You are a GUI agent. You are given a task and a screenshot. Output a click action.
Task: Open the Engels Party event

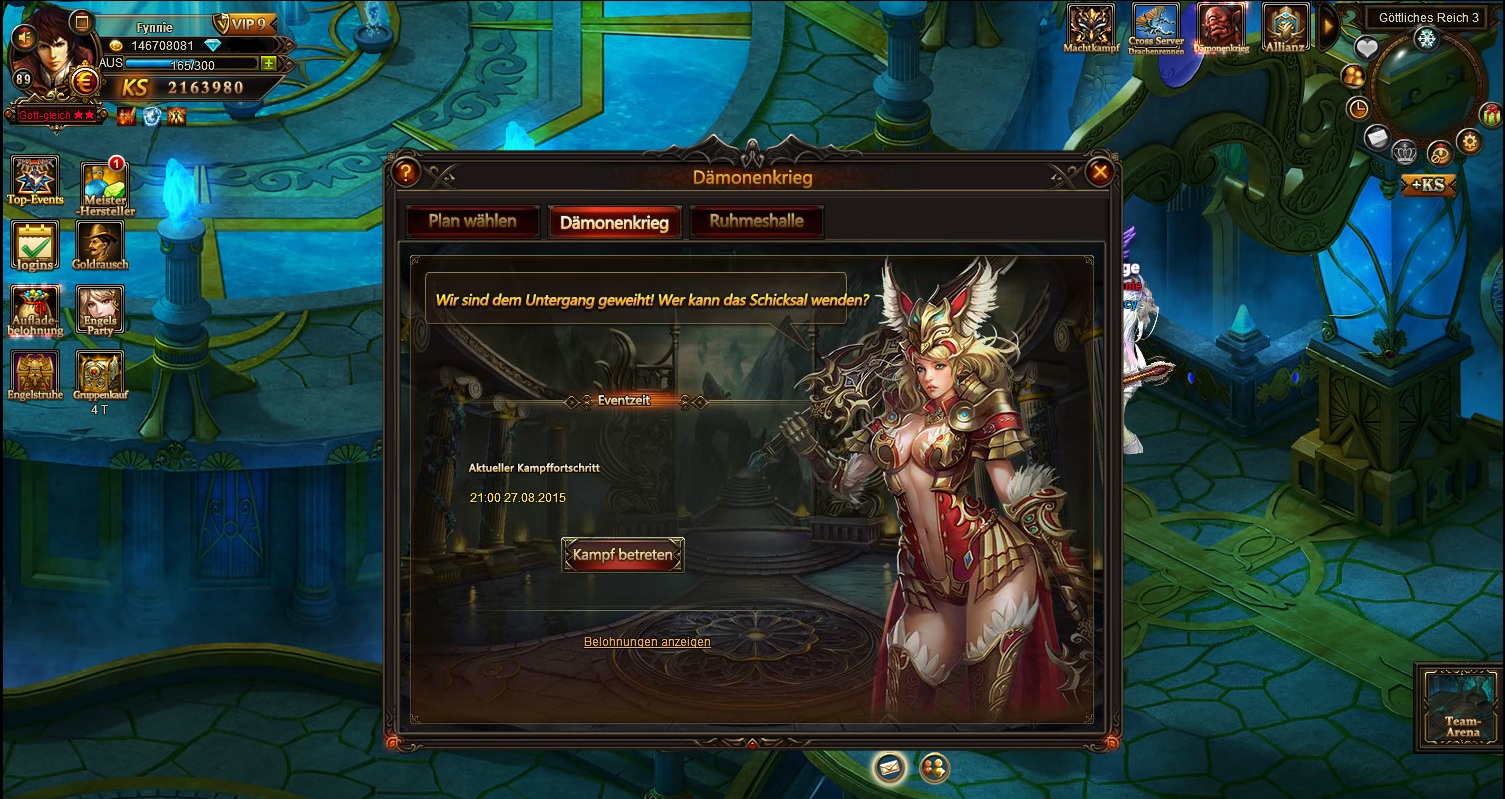click(100, 310)
